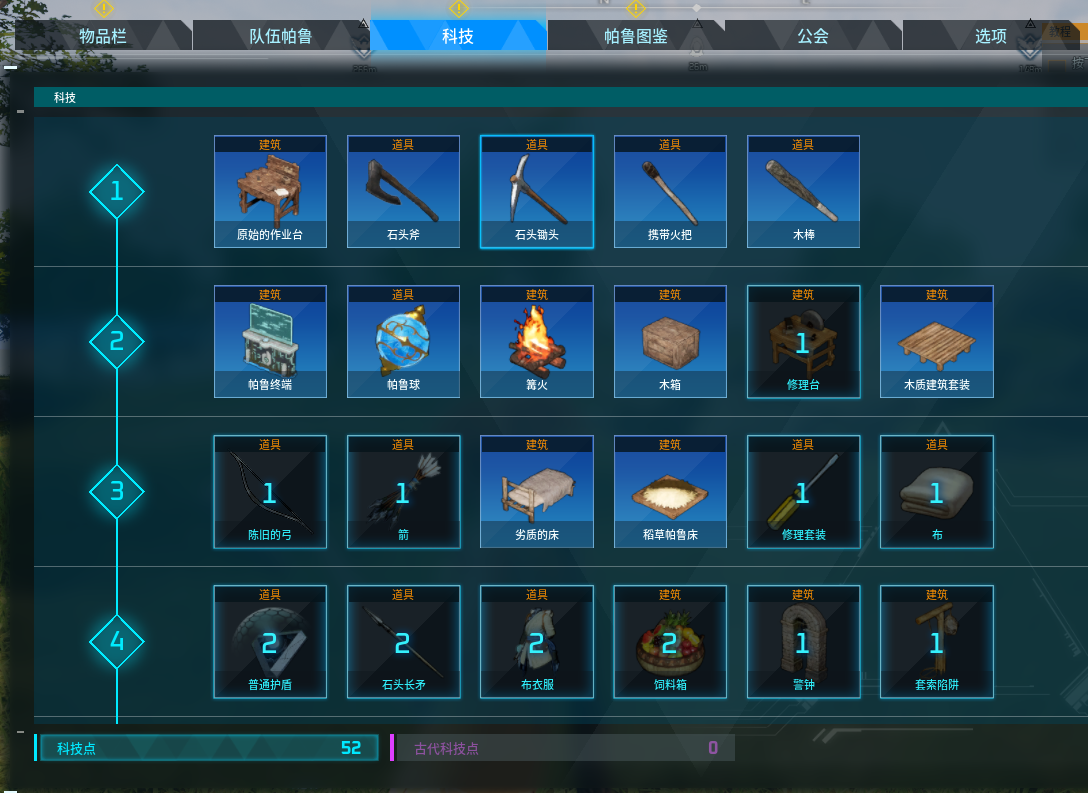This screenshot has width=1088, height=793.
Task: Unlock the 陈旧的弓 bow
Action: (x=270, y=492)
